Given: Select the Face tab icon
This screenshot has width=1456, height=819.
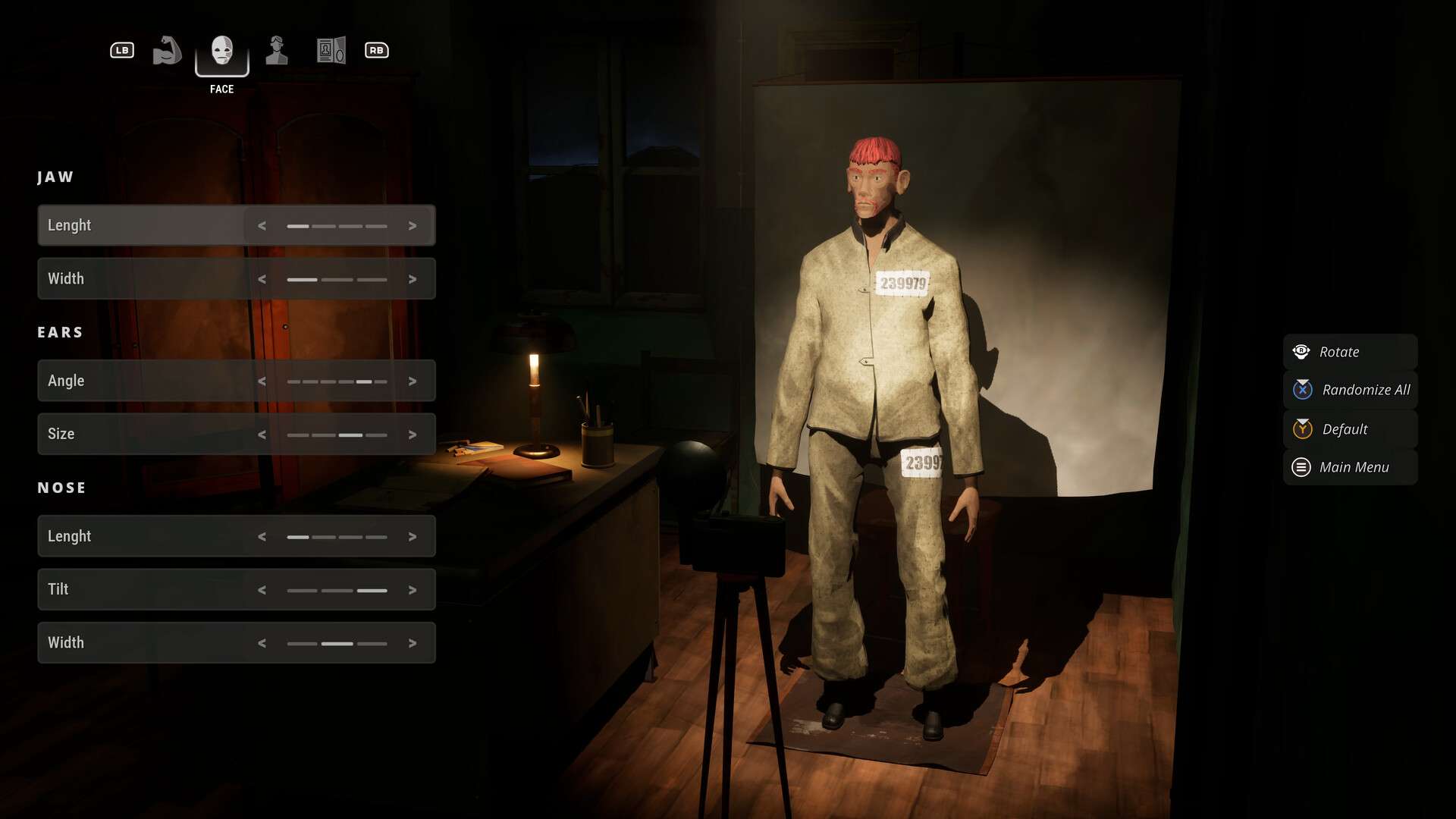Looking at the screenshot, I should coord(221,51).
